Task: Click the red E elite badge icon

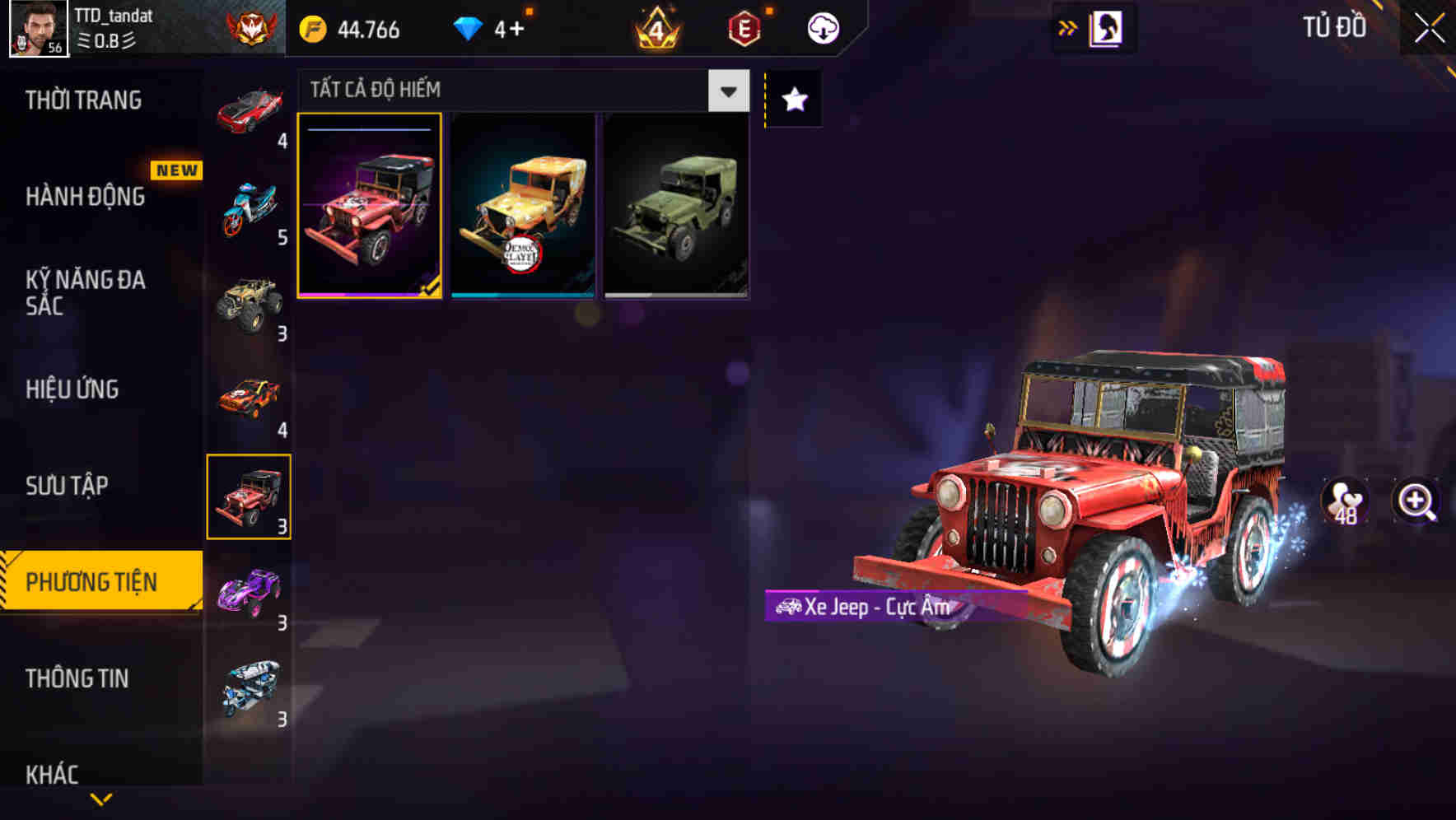Action: tap(743, 27)
